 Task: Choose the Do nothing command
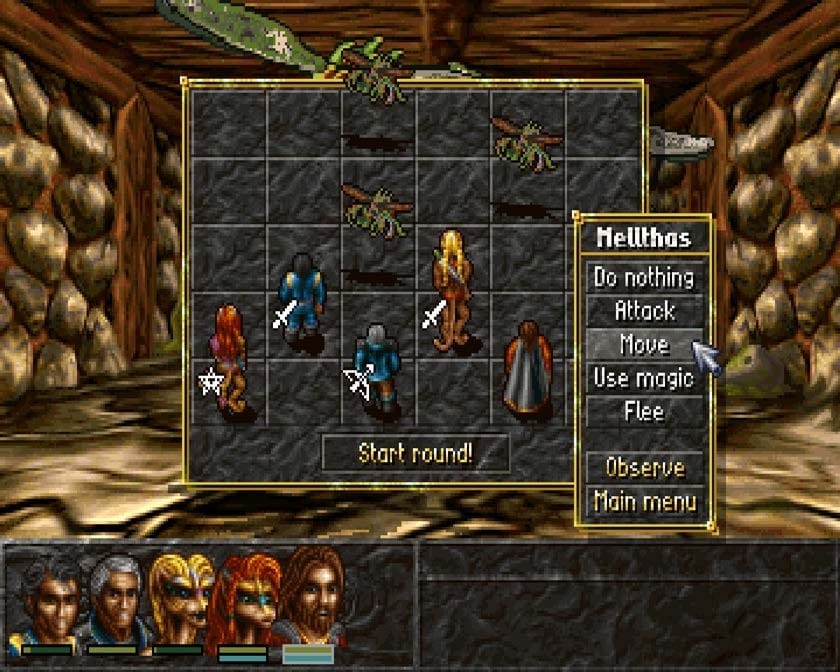644,277
